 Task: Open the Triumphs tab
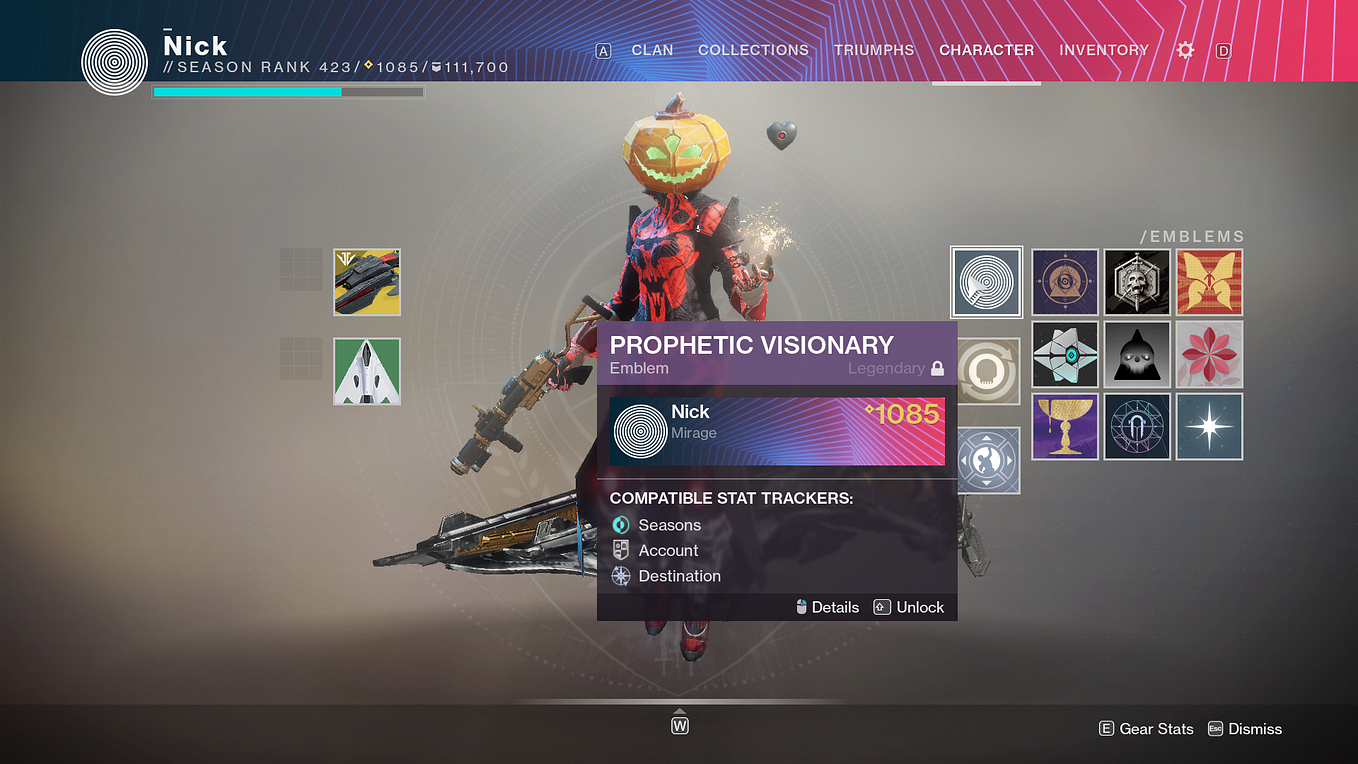tap(873, 50)
